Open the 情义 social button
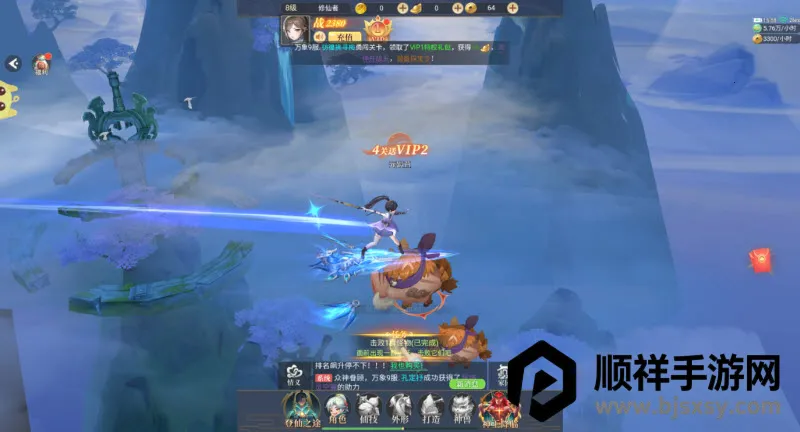 pyautogui.click(x=294, y=373)
